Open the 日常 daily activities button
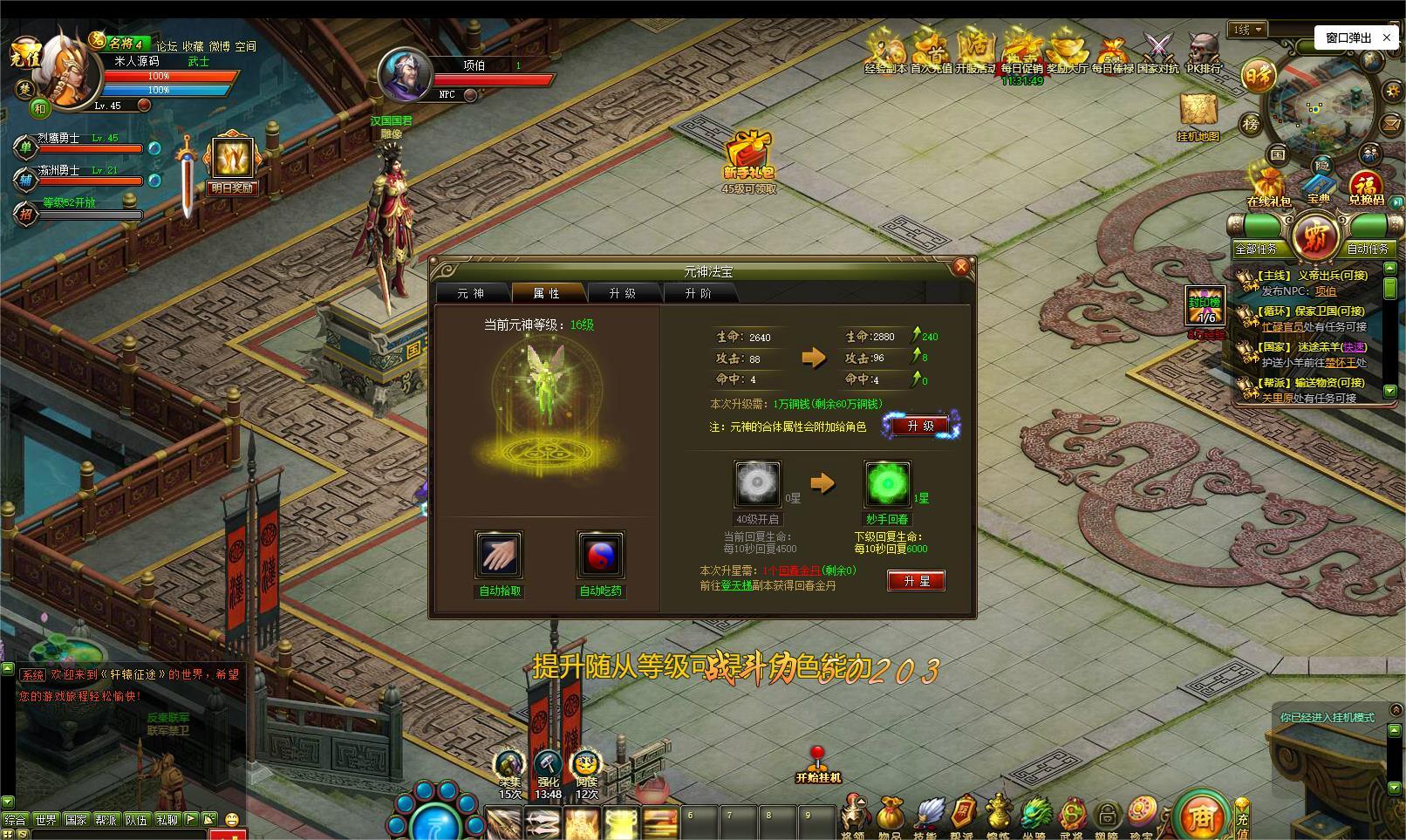The width and height of the screenshot is (1406, 840). click(1258, 76)
